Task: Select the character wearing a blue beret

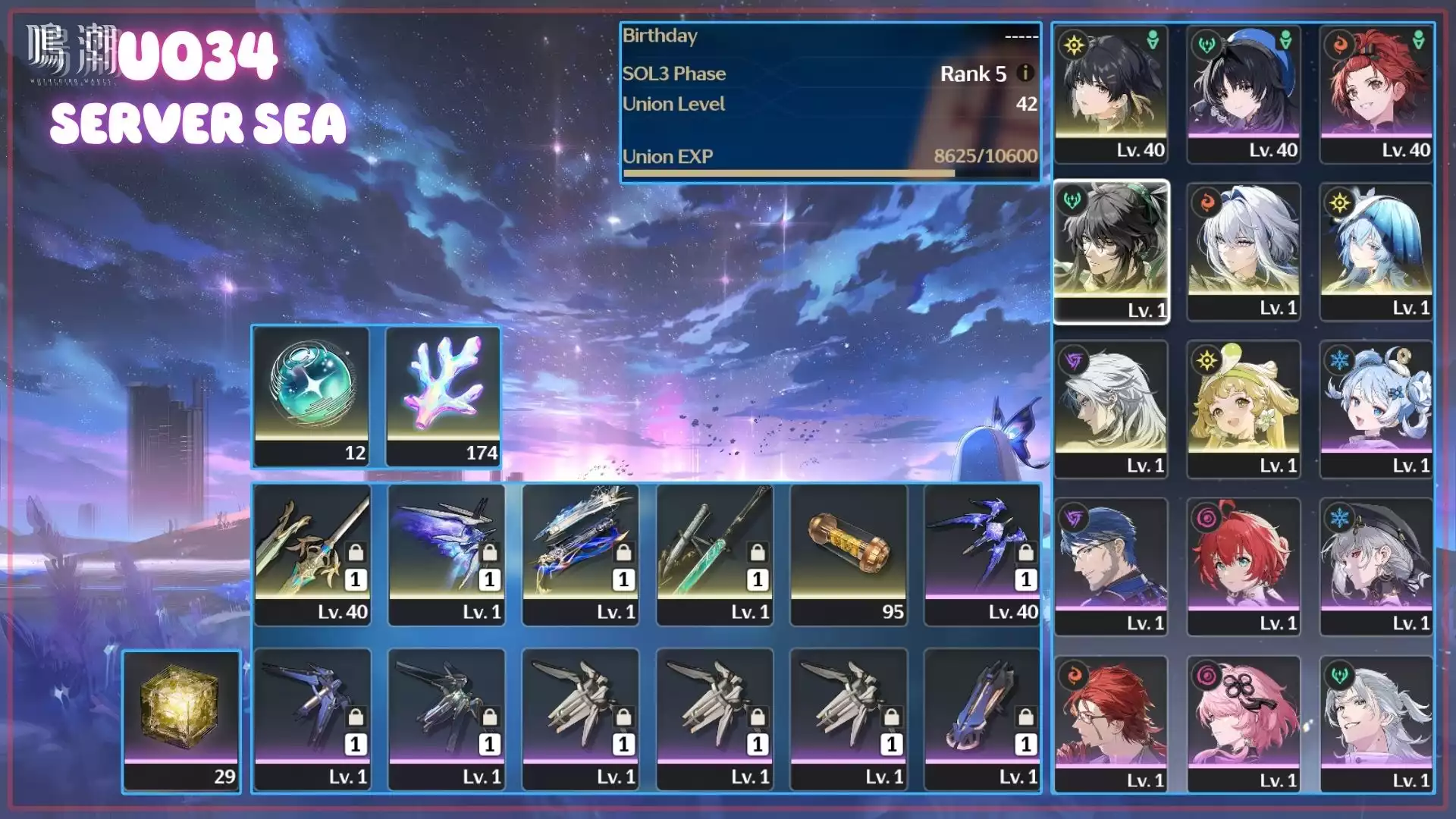Action: (x=1244, y=93)
